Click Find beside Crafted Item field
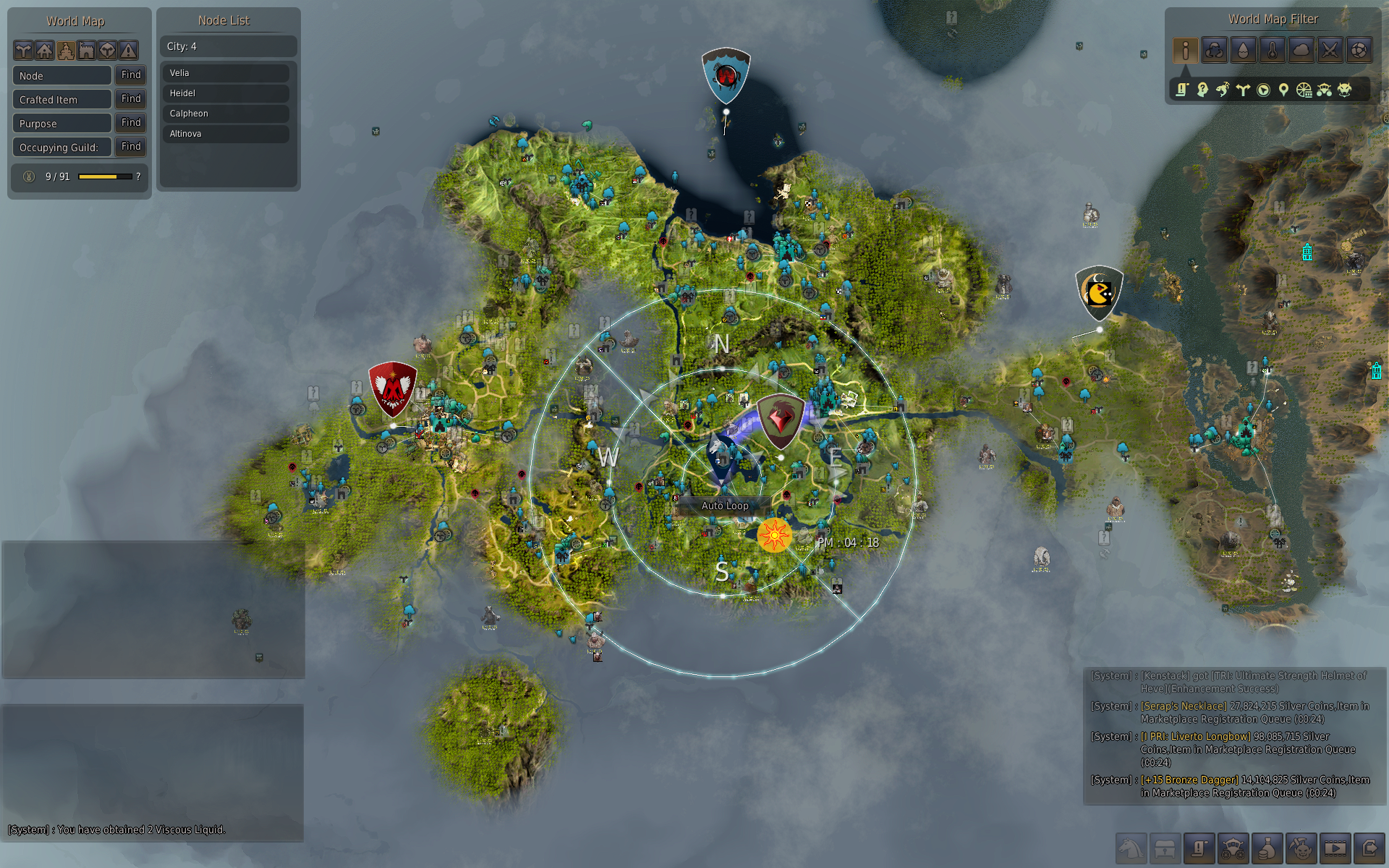 click(131, 99)
